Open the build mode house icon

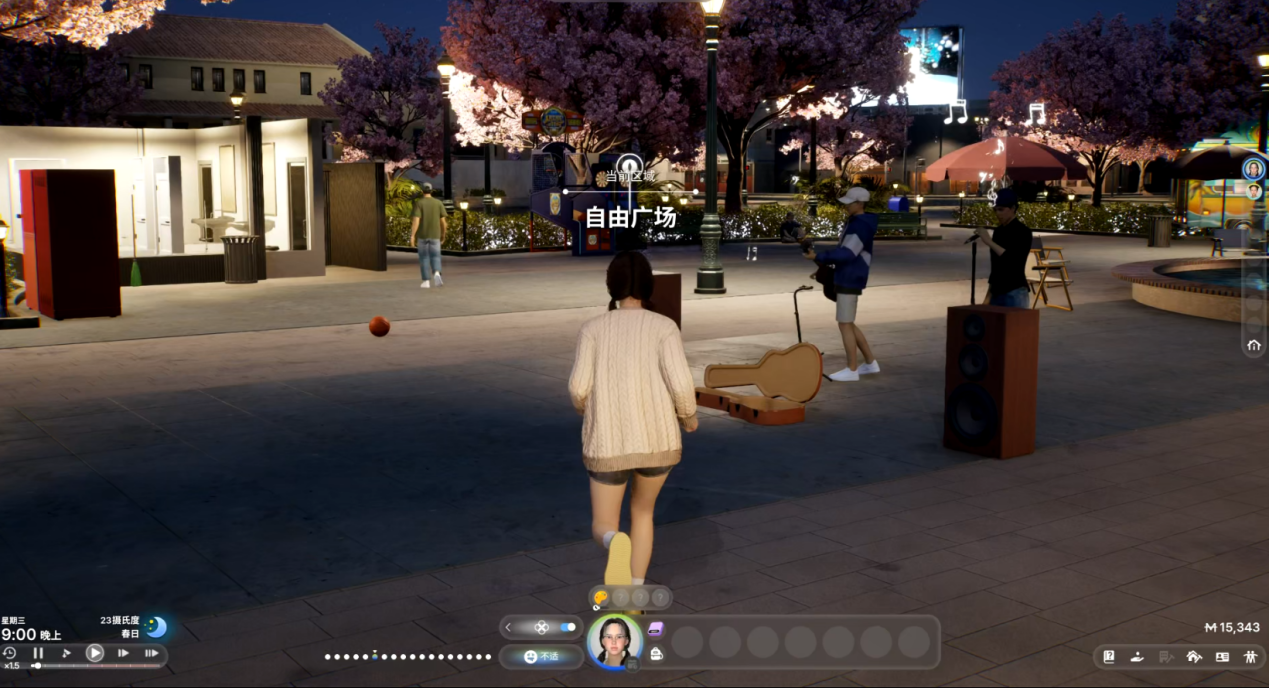(x=1193, y=657)
